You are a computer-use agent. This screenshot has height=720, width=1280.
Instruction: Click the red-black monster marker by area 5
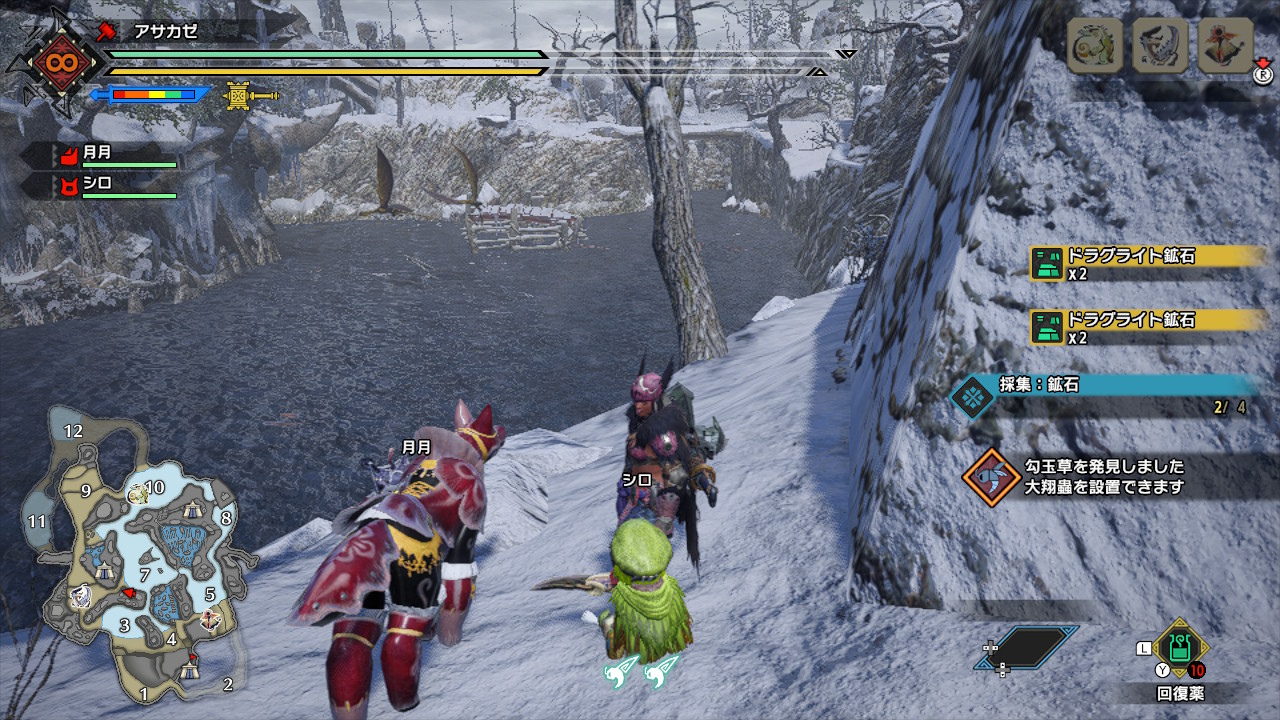209,619
